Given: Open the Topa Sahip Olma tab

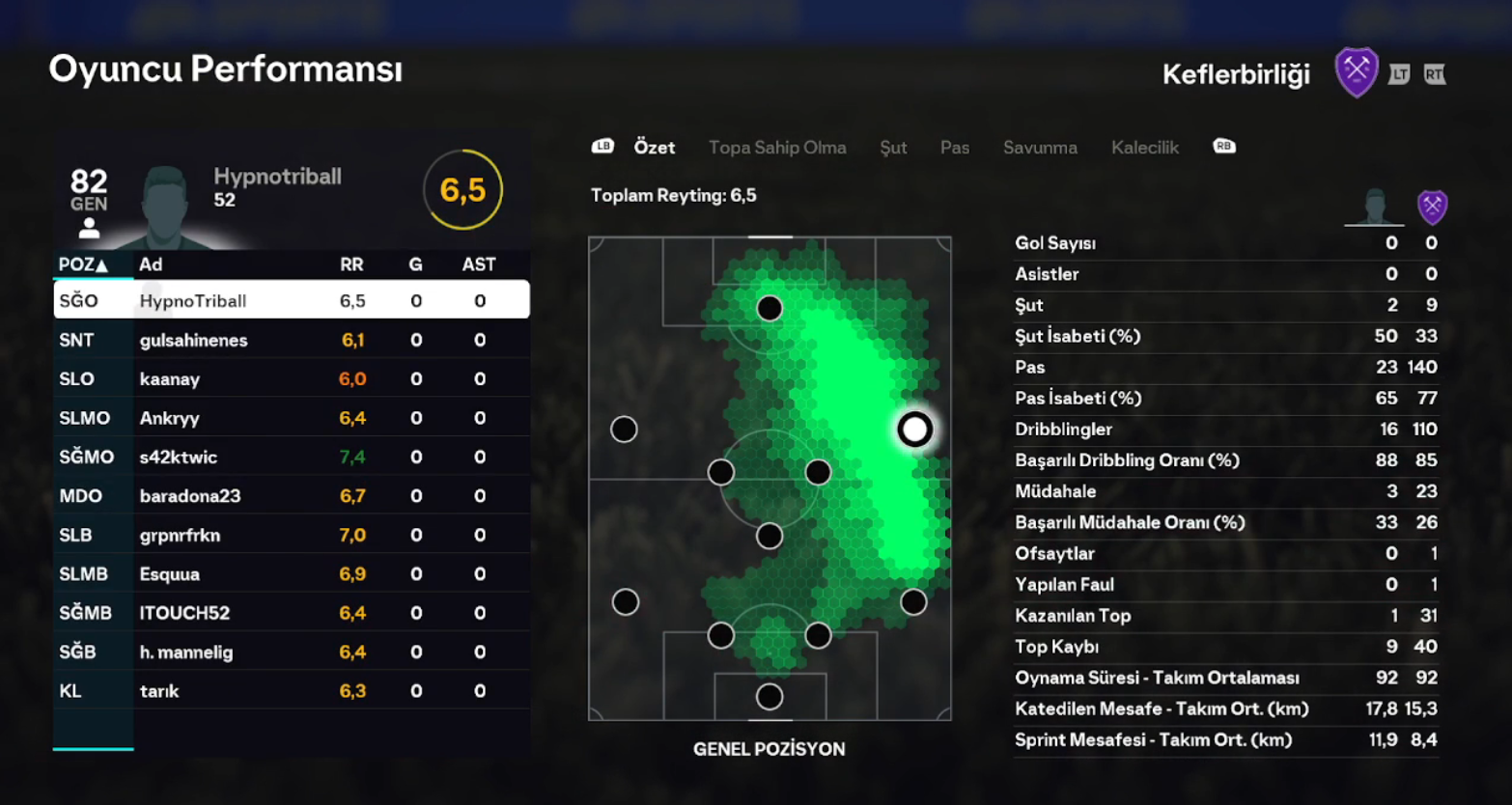Looking at the screenshot, I should (x=777, y=148).
